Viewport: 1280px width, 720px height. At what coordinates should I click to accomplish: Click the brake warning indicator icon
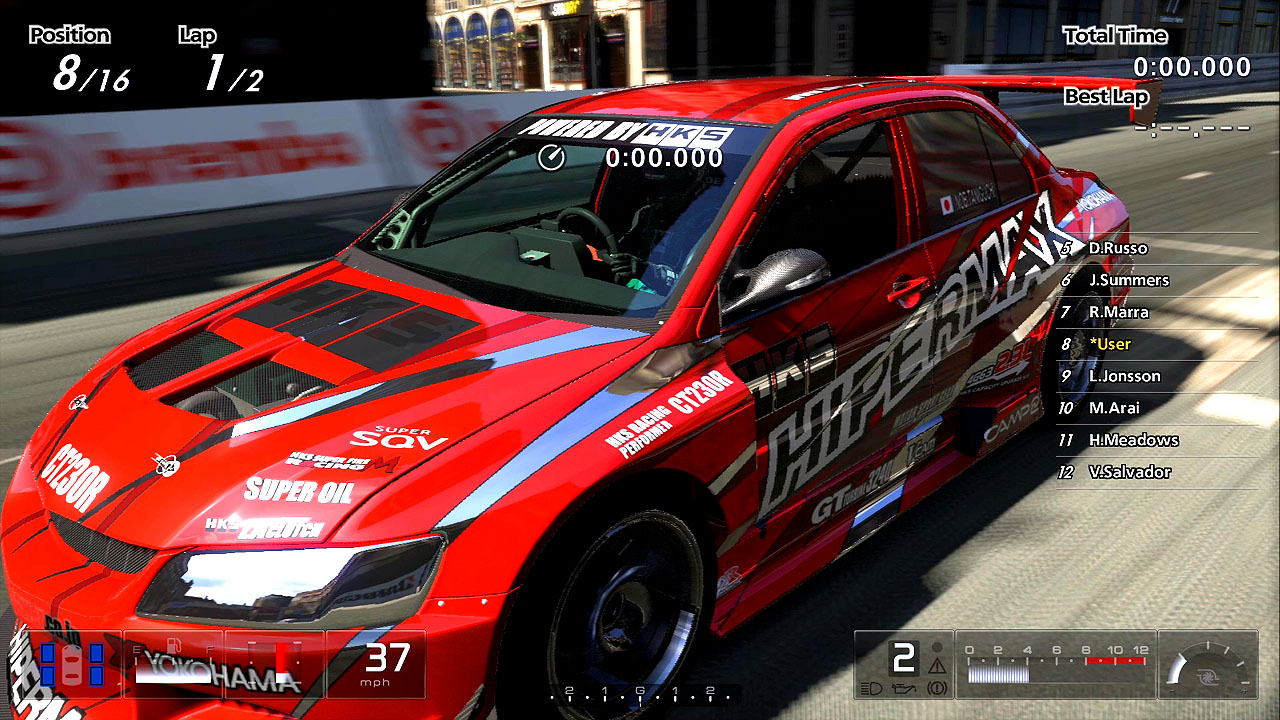[937, 689]
